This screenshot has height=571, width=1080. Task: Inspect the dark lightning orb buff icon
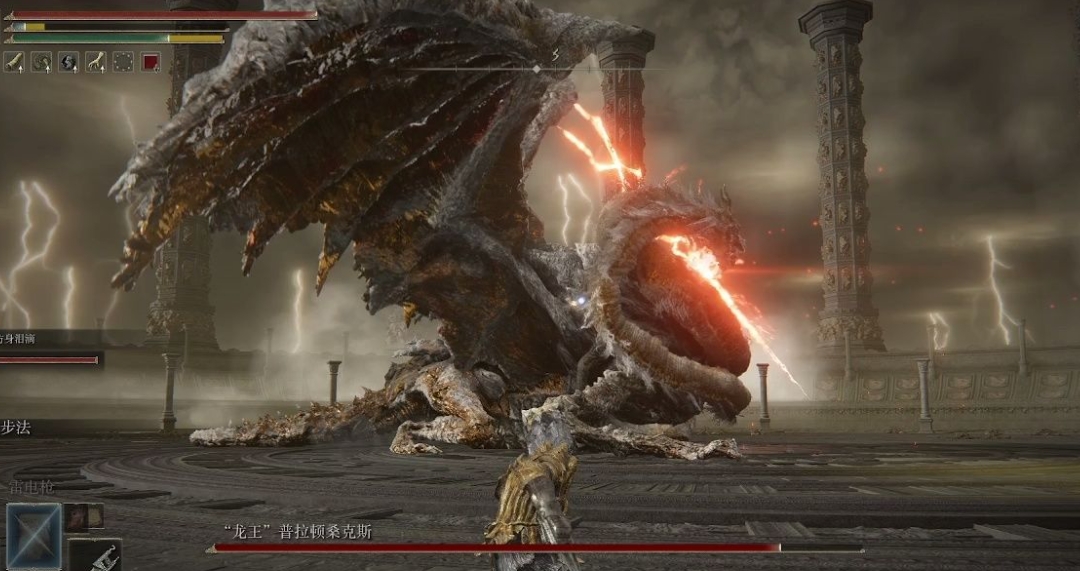69,62
